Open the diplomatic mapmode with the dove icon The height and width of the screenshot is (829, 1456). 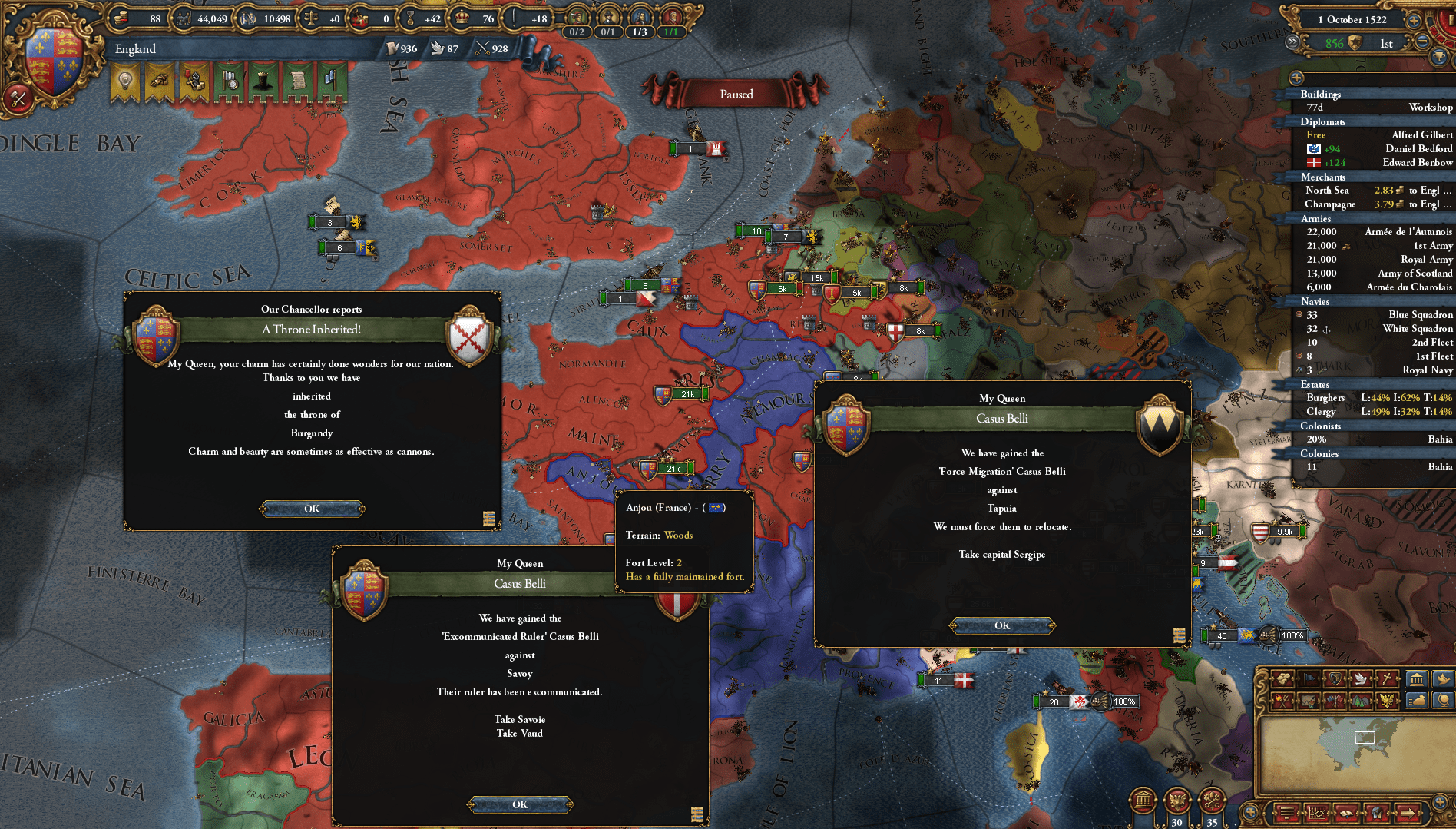1361,678
